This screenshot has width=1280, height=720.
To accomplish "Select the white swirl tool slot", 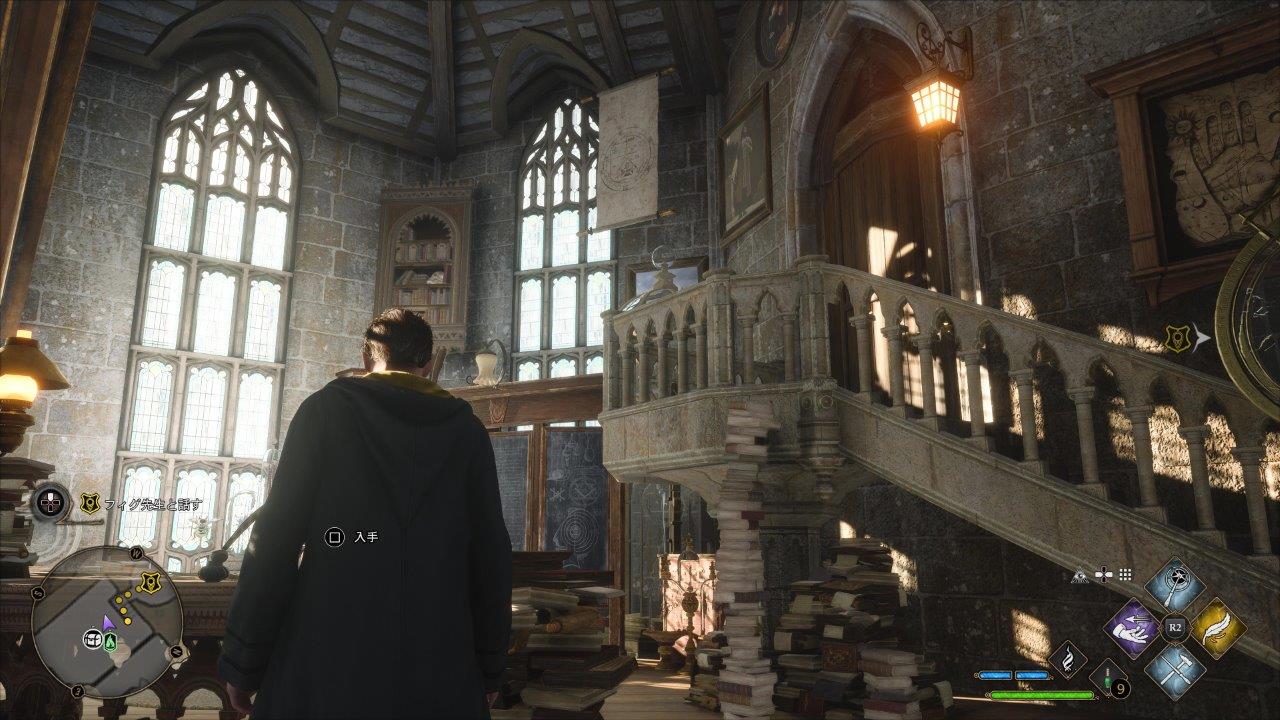I will (1068, 660).
